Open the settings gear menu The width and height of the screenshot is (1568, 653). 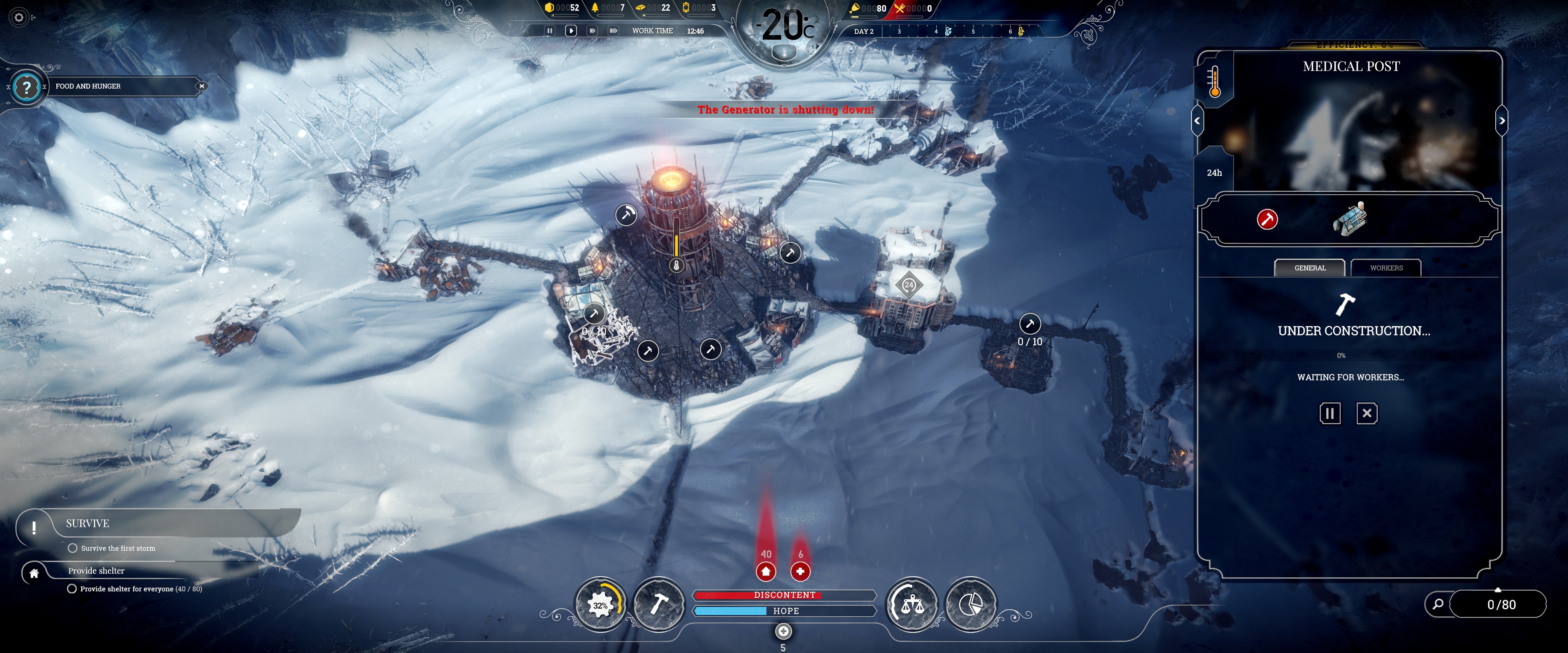[19, 18]
